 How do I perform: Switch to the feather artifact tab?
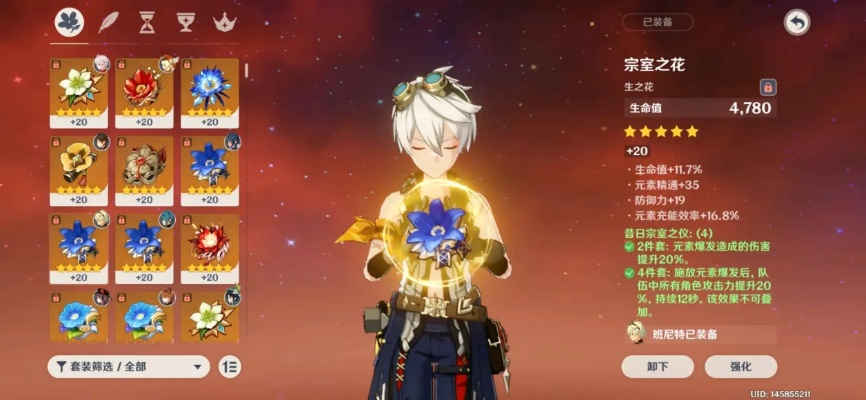pyautogui.click(x=109, y=21)
